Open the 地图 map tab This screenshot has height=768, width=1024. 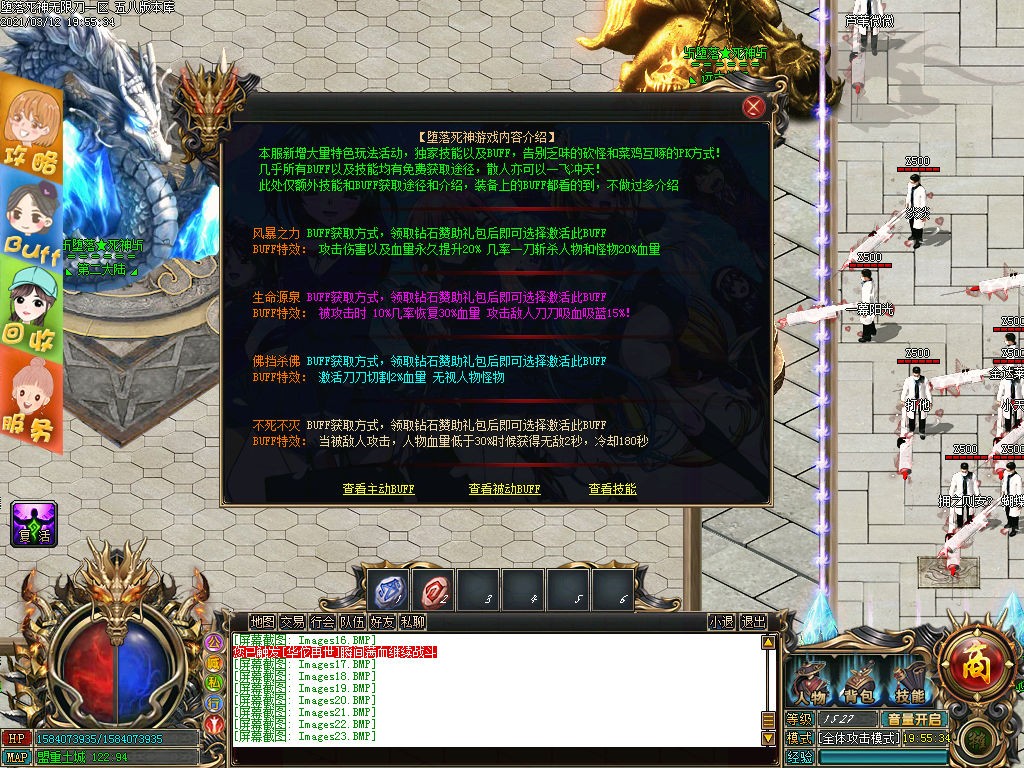(x=262, y=622)
